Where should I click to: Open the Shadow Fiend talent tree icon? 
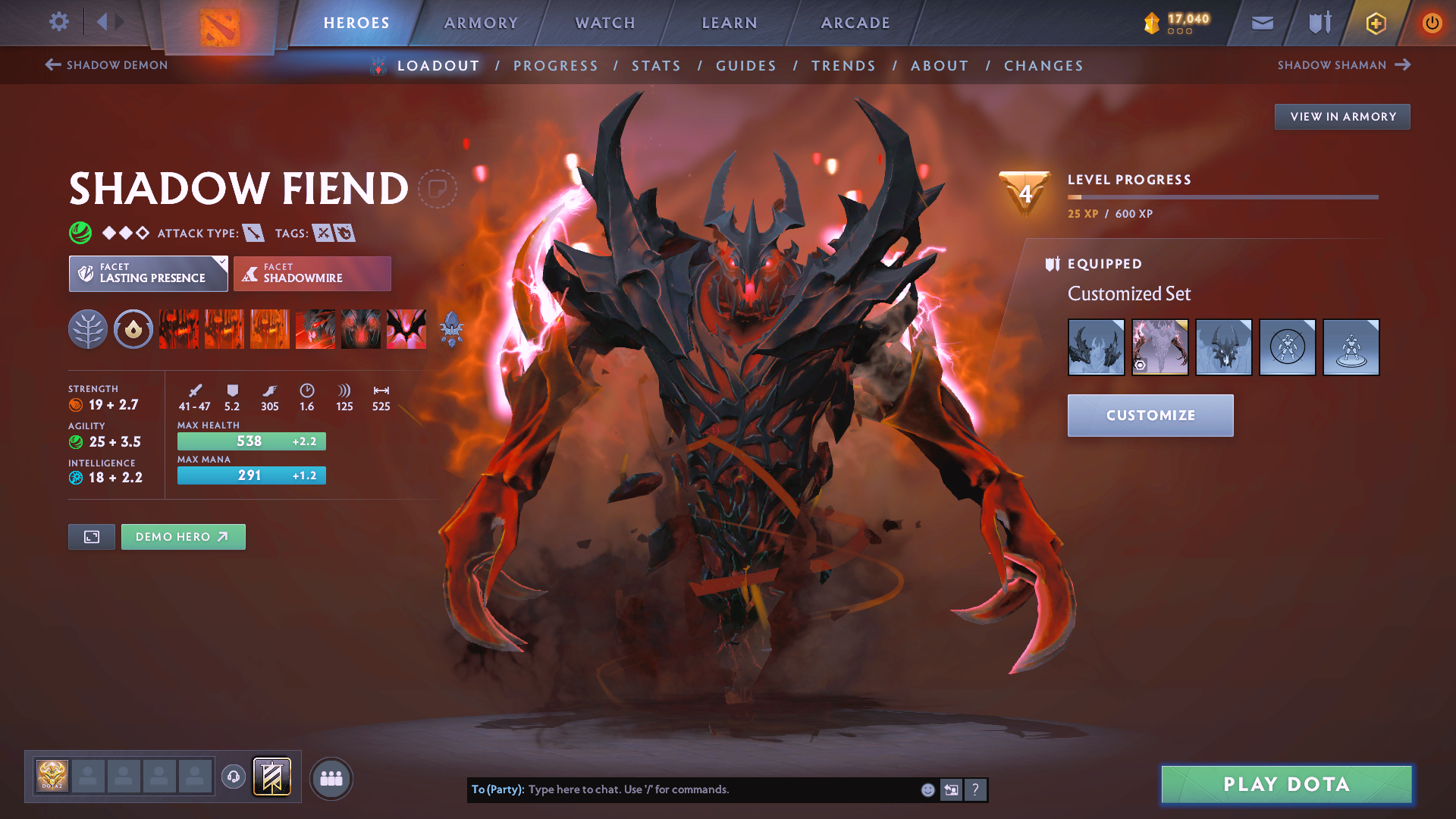click(89, 329)
